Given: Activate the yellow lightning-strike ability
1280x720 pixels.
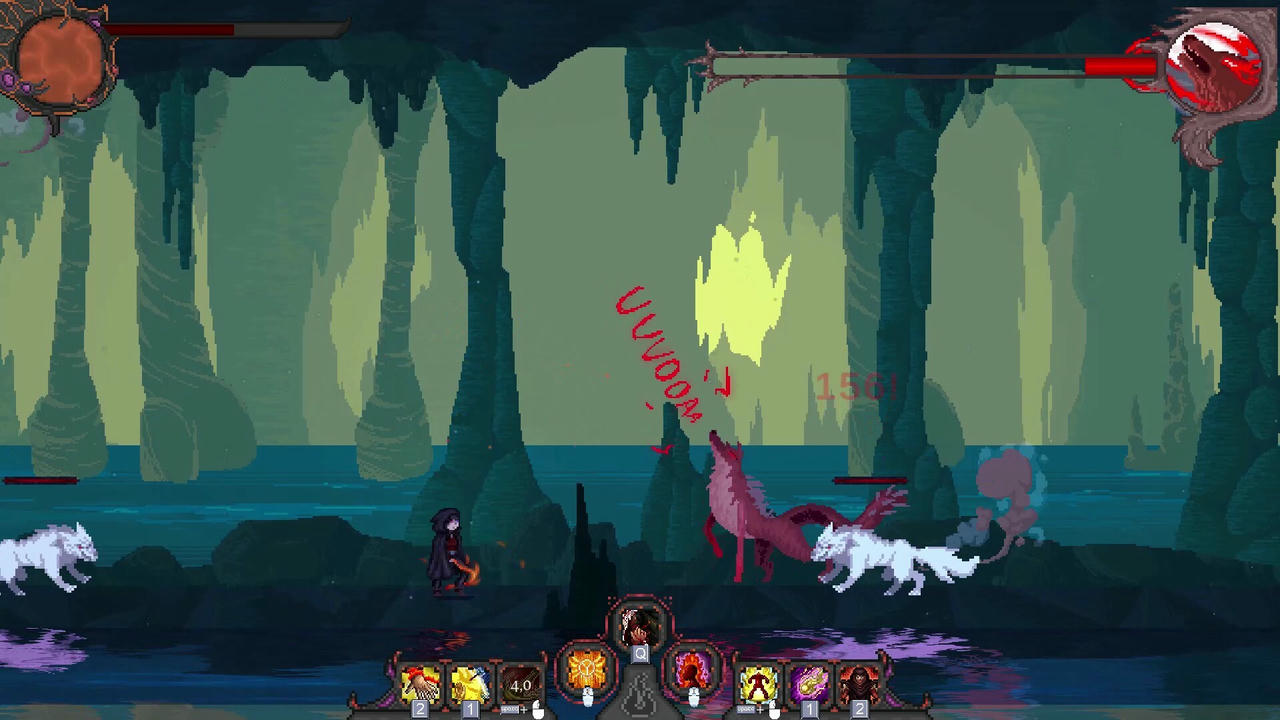Looking at the screenshot, I should tap(468, 682).
